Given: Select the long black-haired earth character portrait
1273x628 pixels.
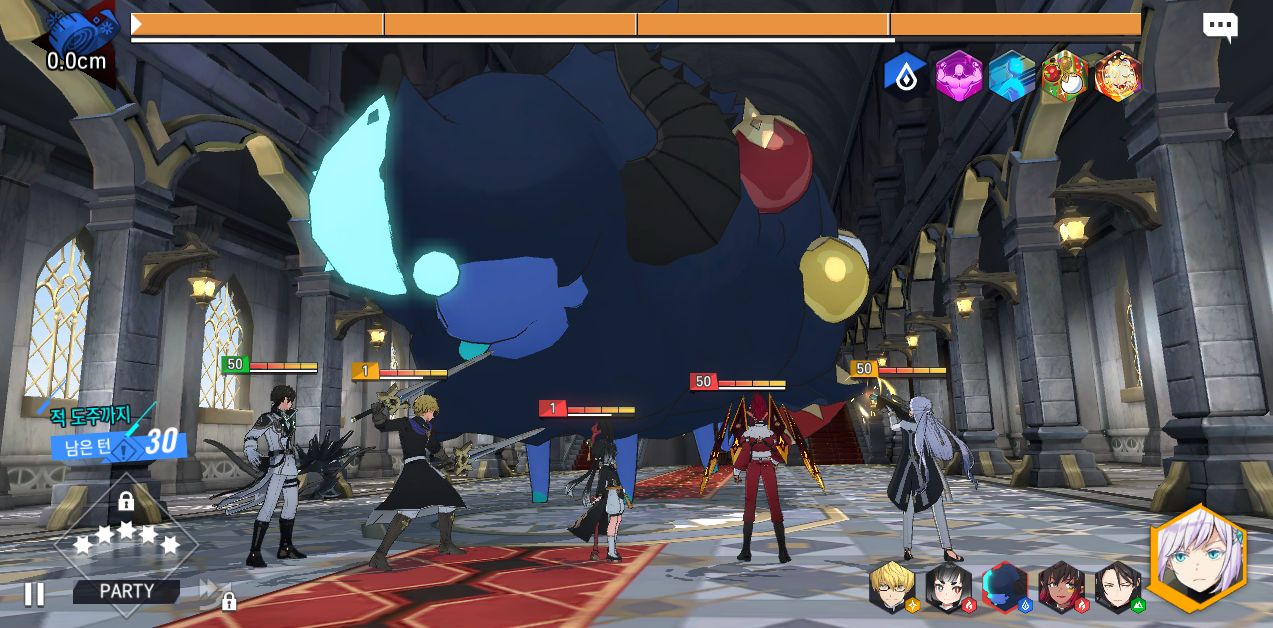Looking at the screenshot, I should pyautogui.click(x=1117, y=587).
